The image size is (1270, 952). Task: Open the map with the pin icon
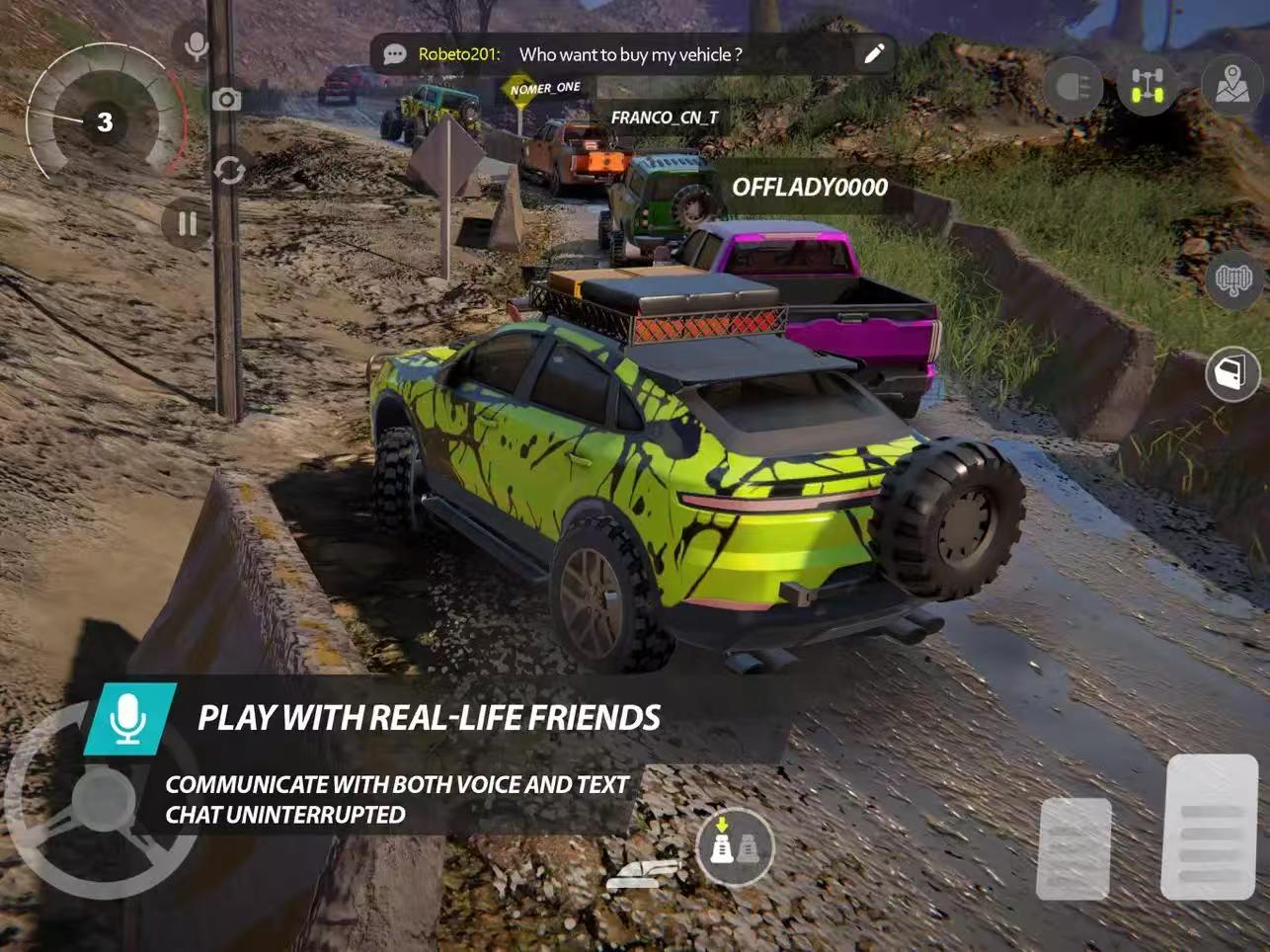pyautogui.click(x=1231, y=85)
